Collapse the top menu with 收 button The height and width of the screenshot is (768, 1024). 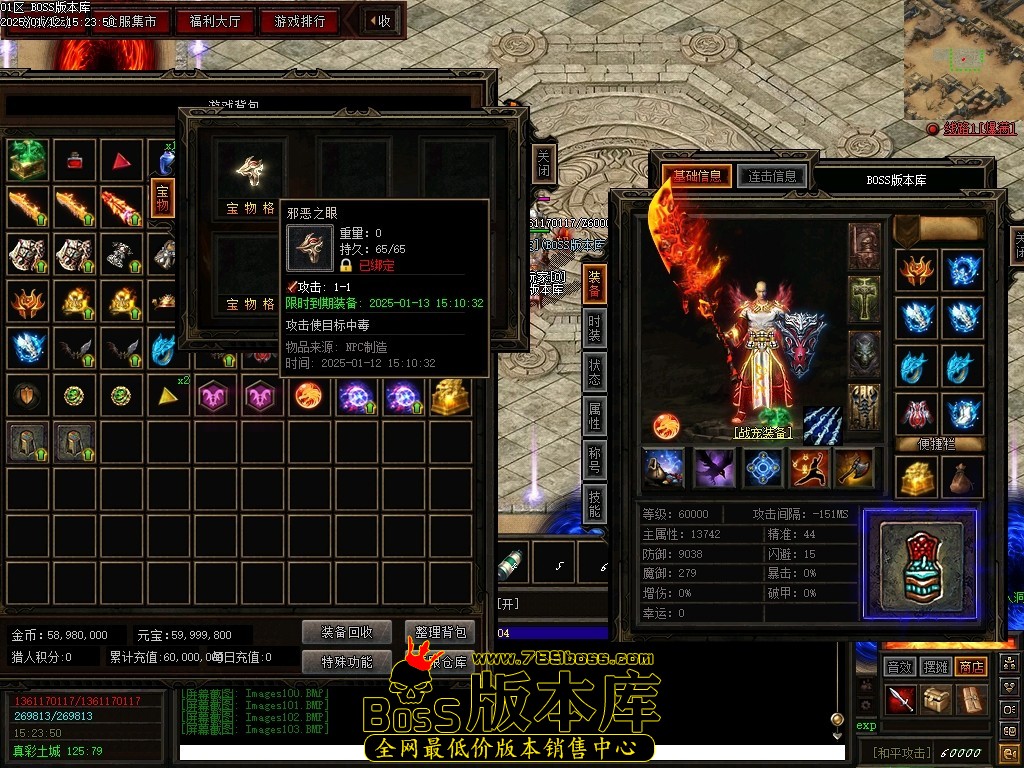379,21
